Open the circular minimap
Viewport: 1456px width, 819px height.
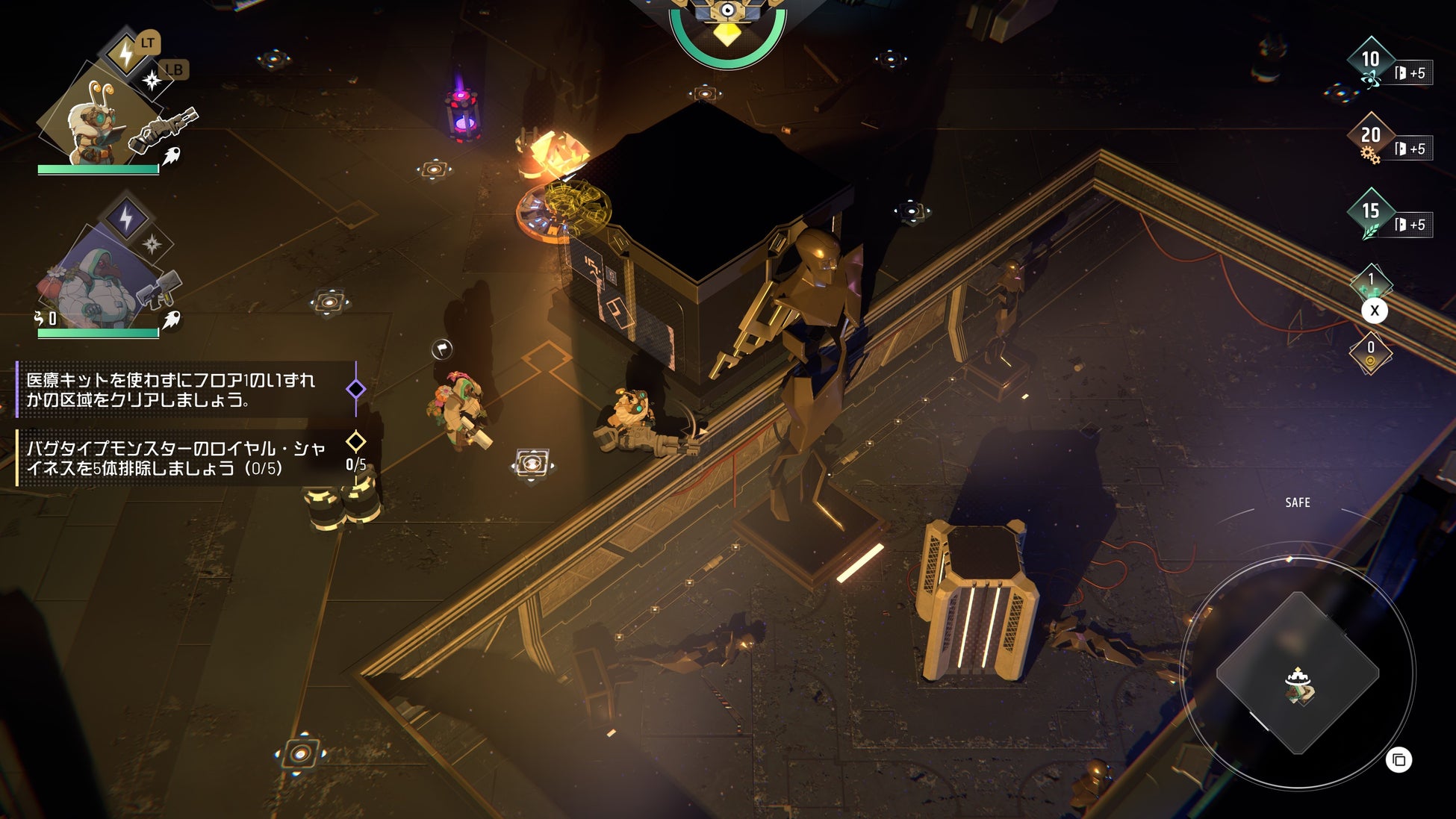coord(1298,672)
